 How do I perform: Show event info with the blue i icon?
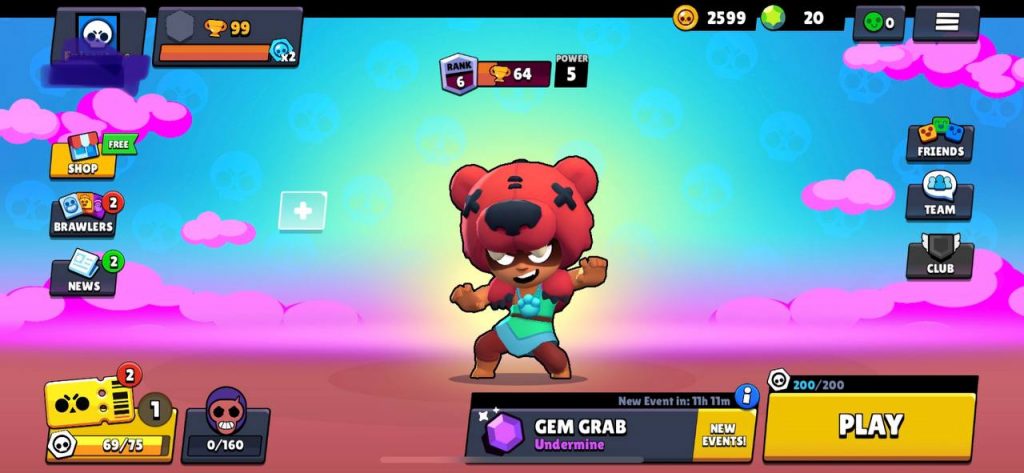click(746, 397)
